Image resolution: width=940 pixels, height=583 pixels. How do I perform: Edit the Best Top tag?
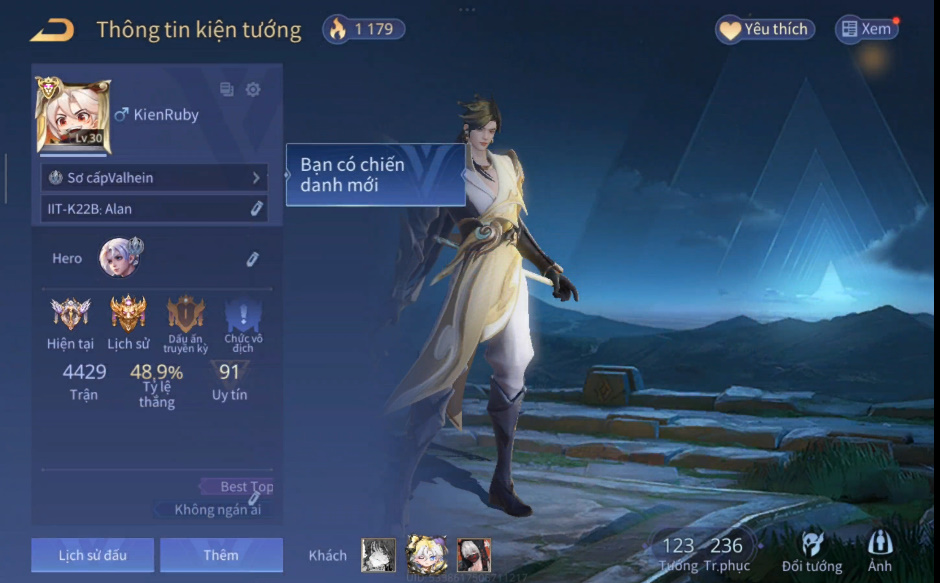pos(255,497)
